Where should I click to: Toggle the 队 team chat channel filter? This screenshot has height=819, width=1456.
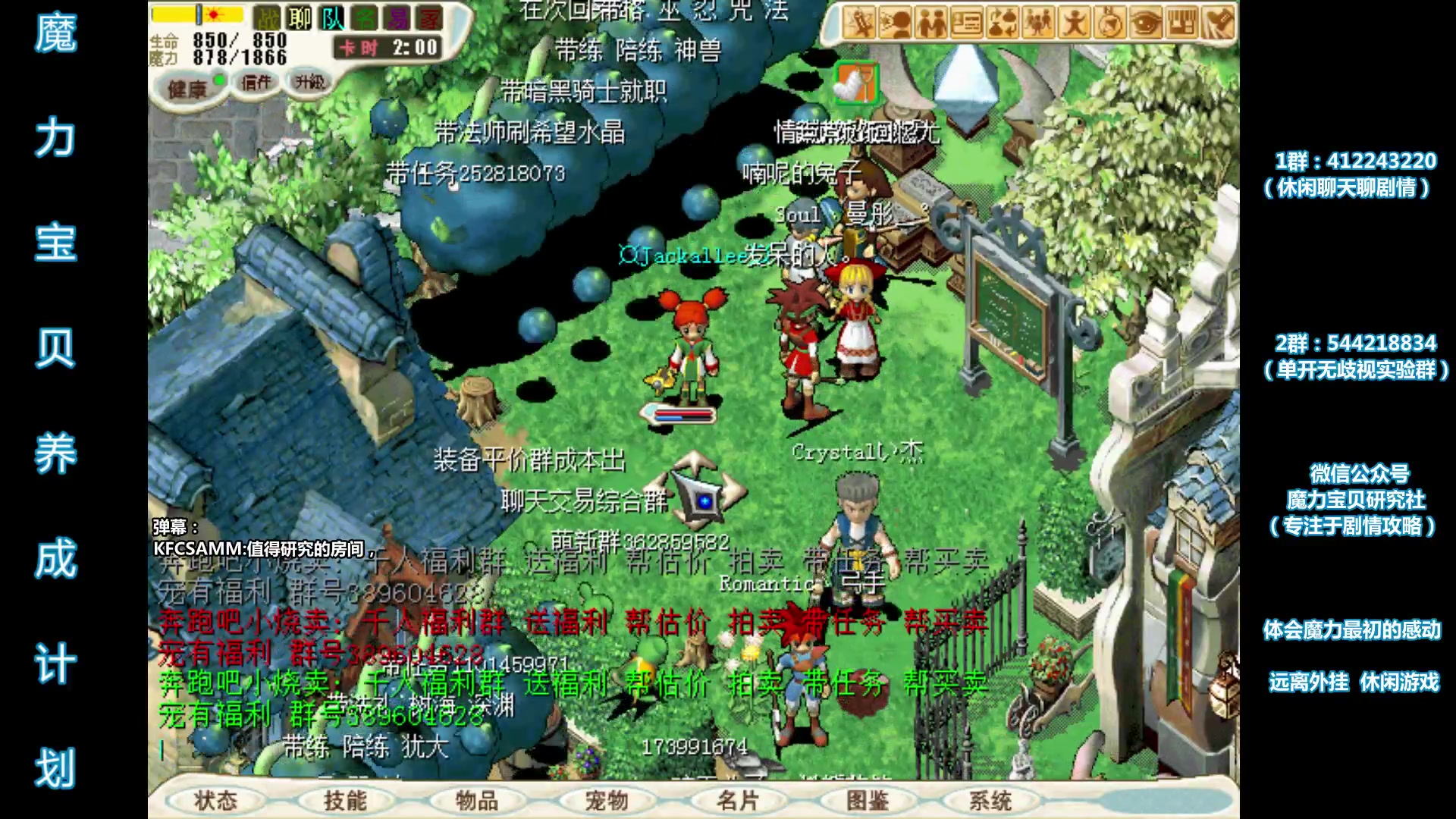pos(332,18)
